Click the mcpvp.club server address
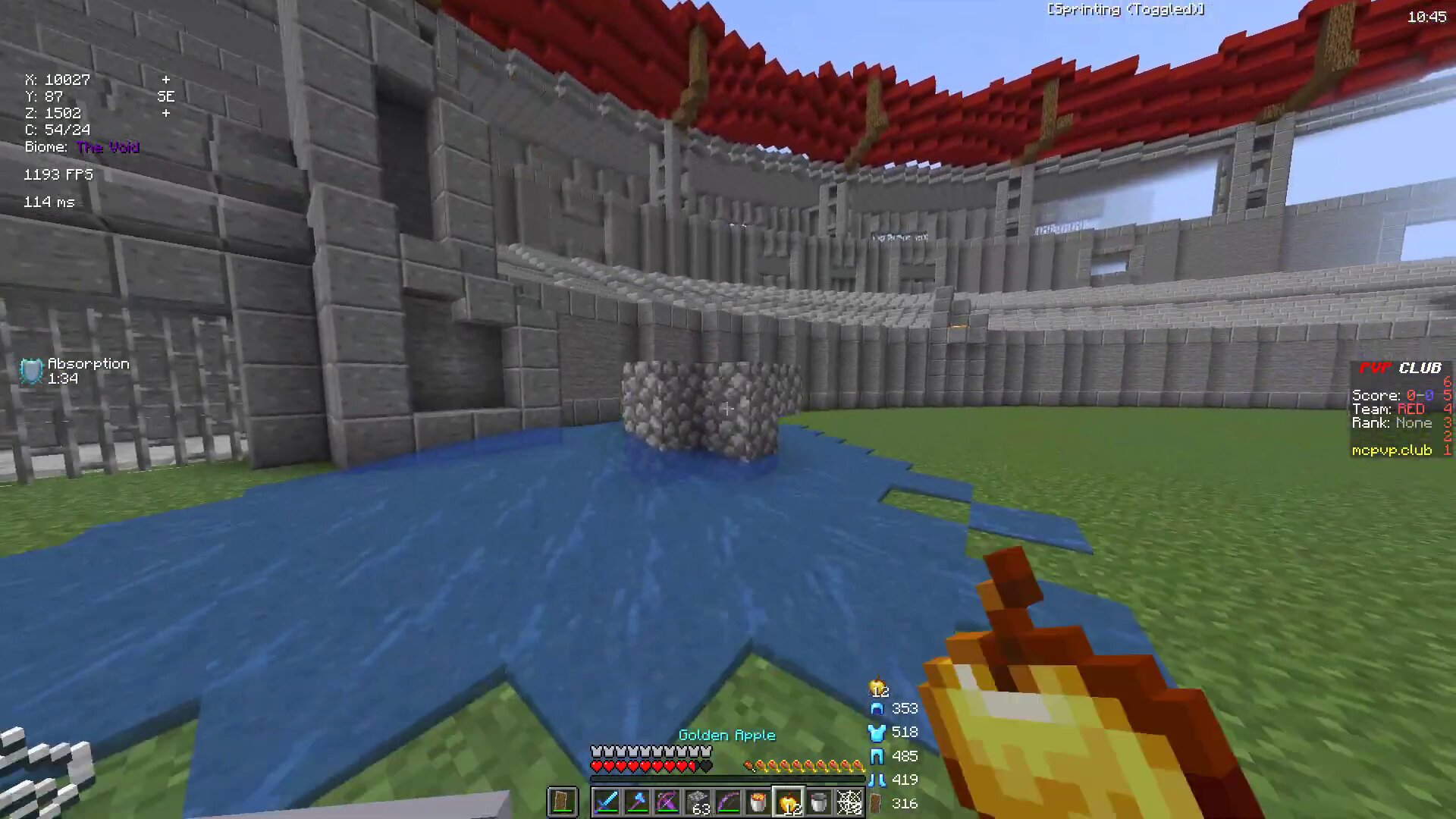 (x=1392, y=450)
